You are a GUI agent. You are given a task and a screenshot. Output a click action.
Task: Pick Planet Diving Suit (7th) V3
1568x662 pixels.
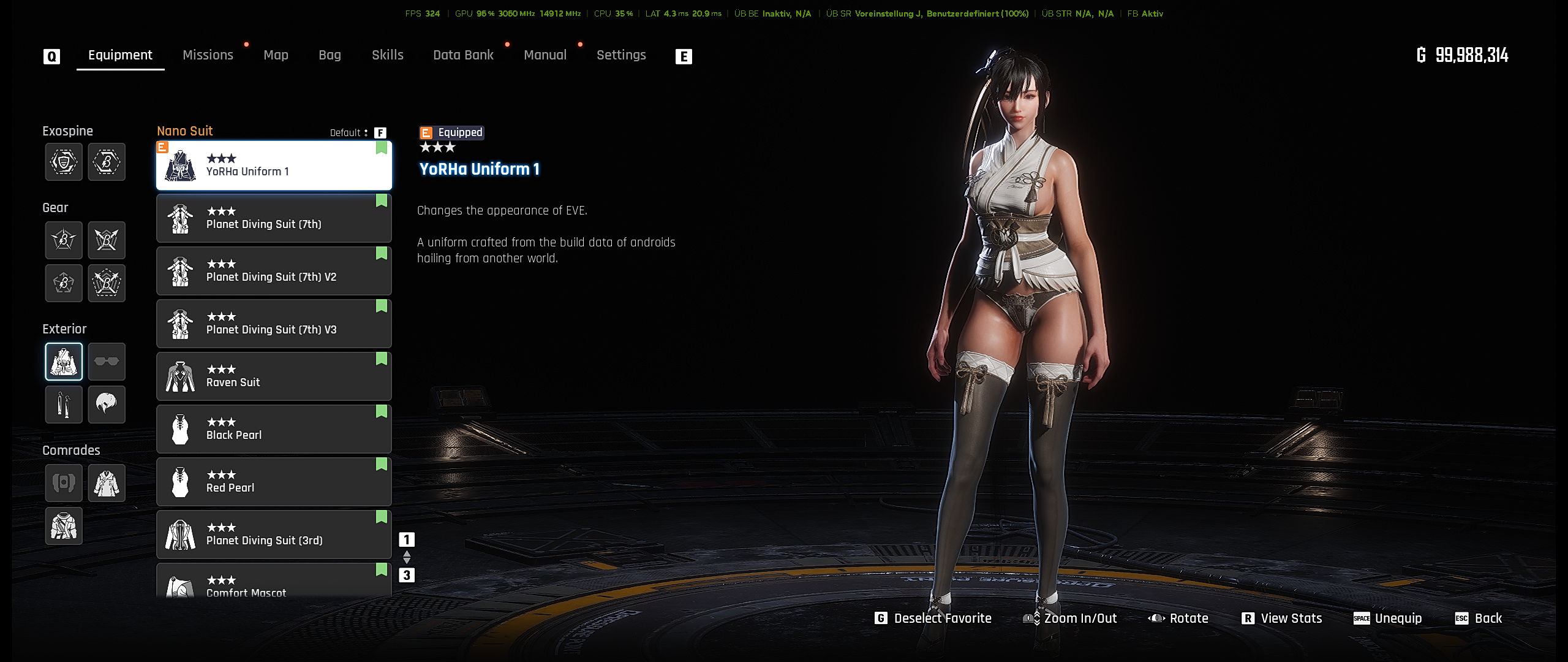coord(274,324)
